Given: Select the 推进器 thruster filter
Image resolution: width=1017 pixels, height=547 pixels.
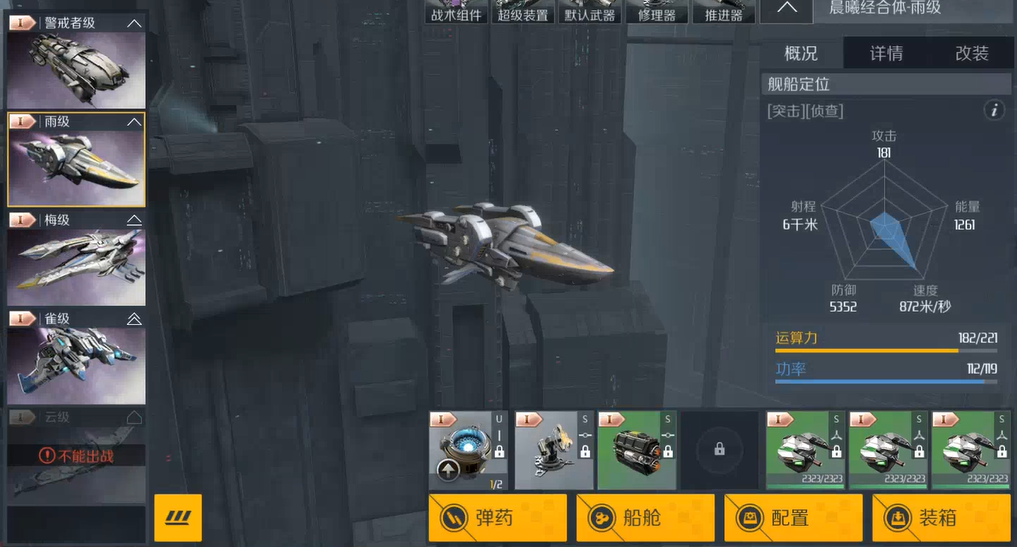Looking at the screenshot, I should tap(723, 12).
